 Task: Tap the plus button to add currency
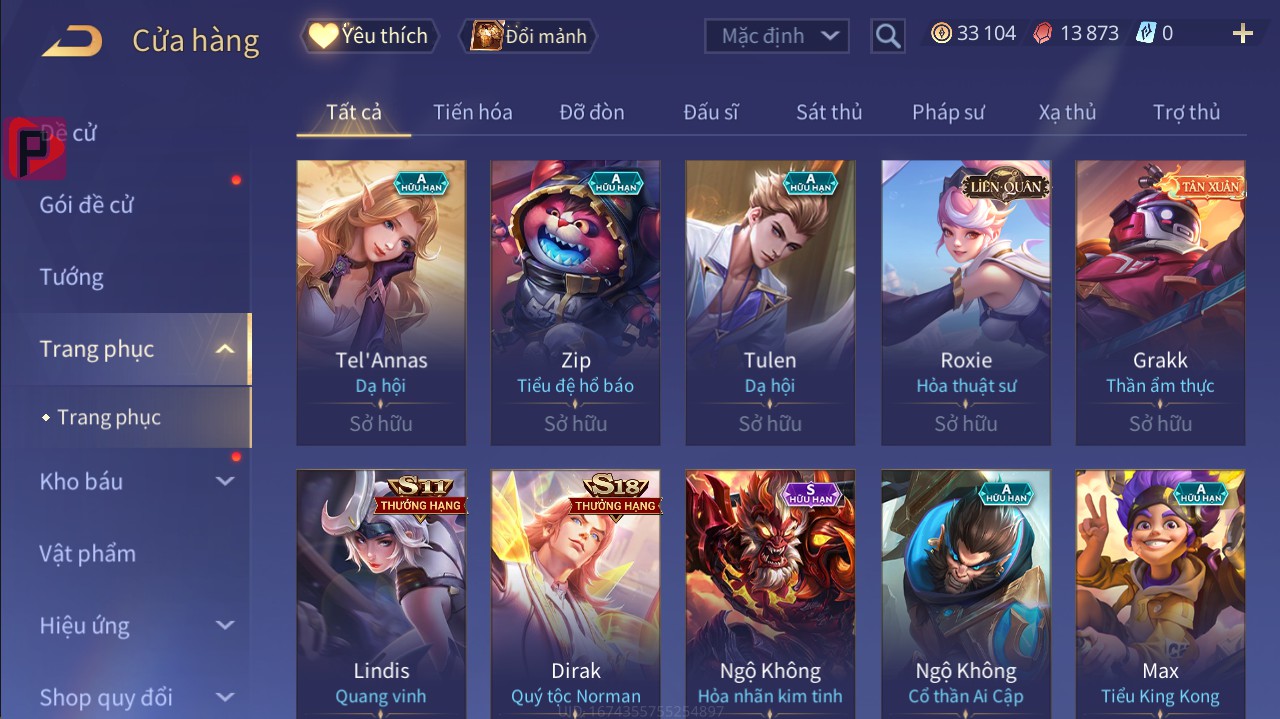(1242, 34)
